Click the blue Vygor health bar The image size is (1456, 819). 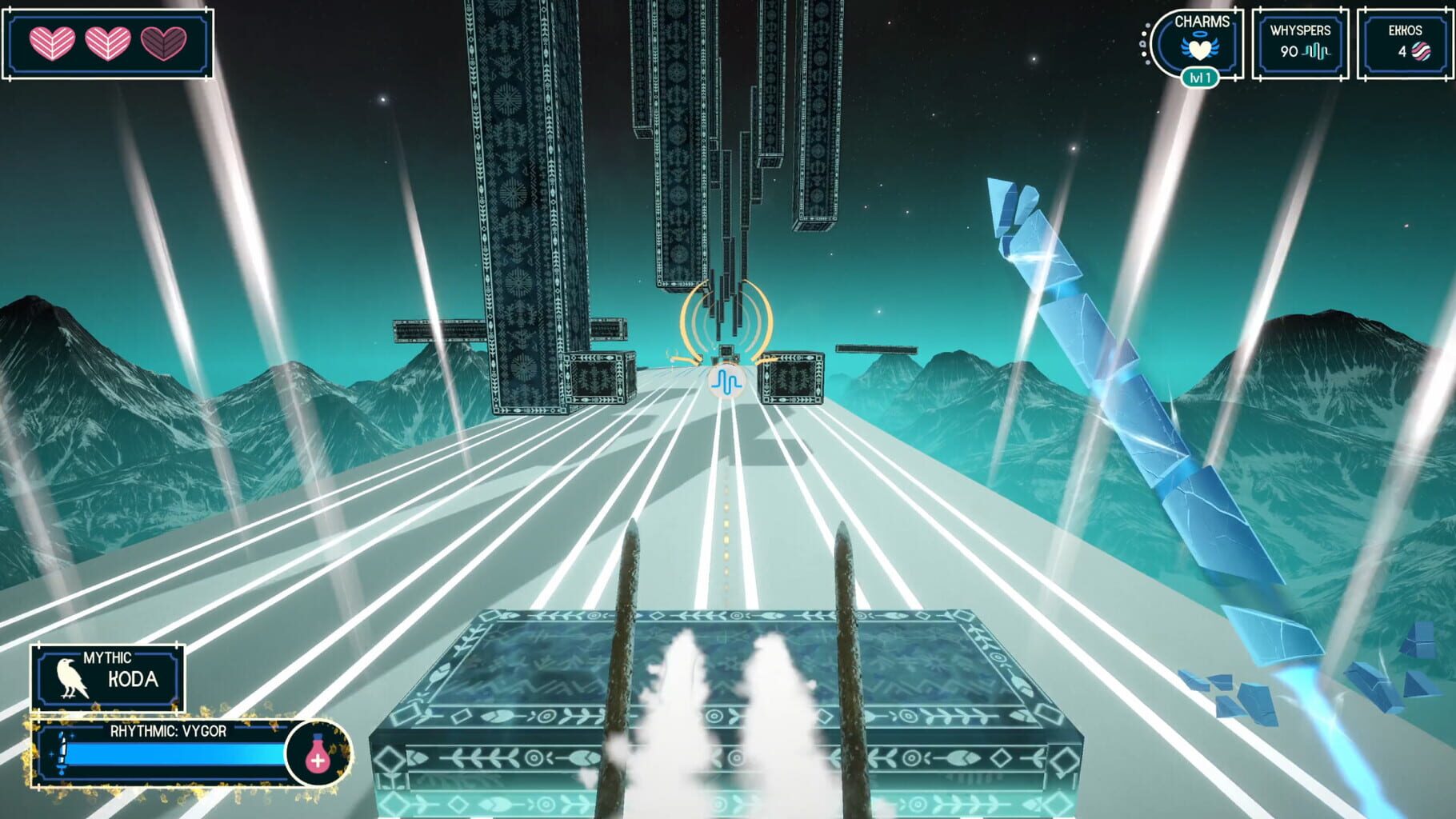[x=170, y=753]
